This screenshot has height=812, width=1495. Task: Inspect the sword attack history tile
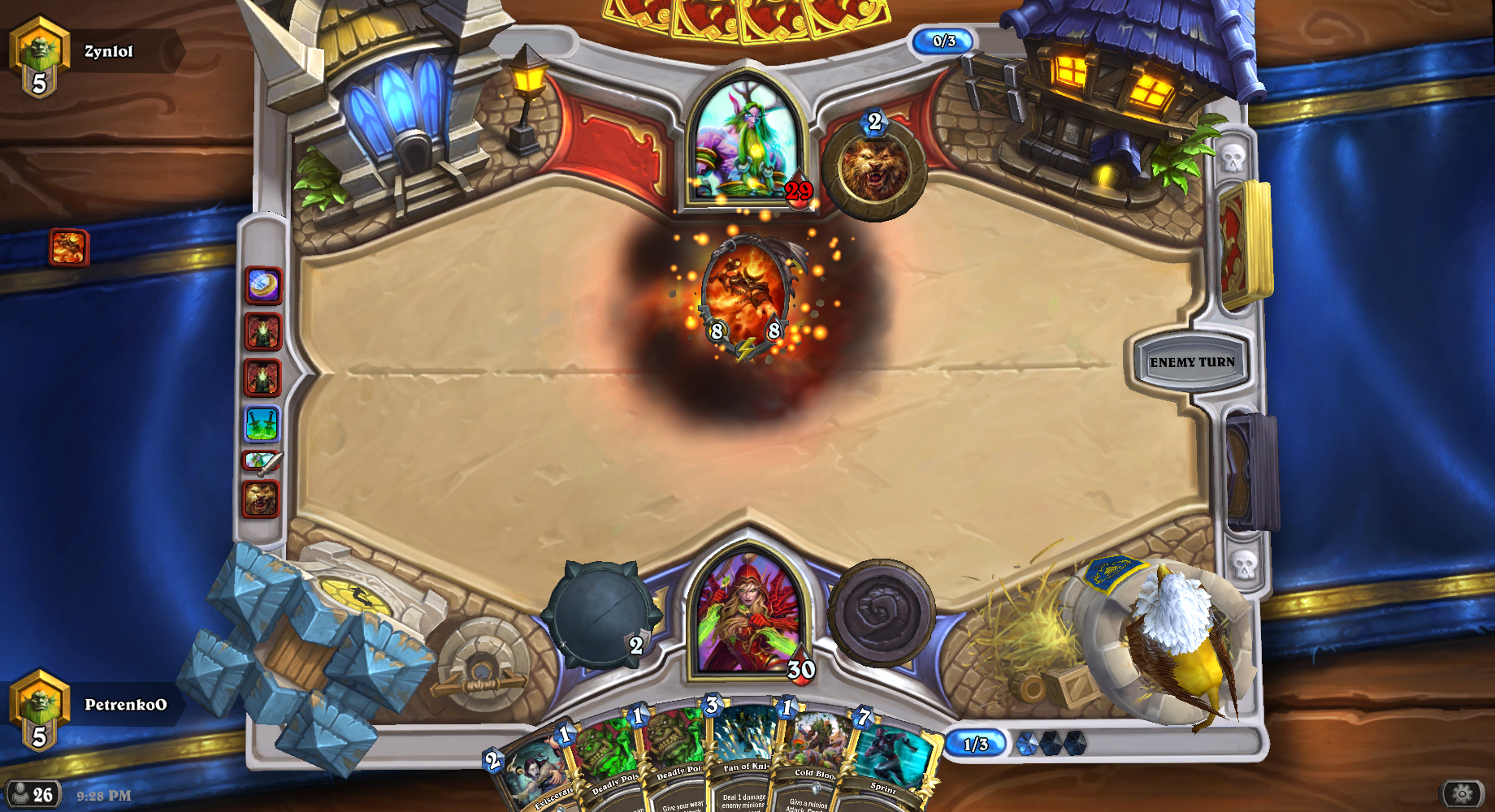click(x=262, y=461)
